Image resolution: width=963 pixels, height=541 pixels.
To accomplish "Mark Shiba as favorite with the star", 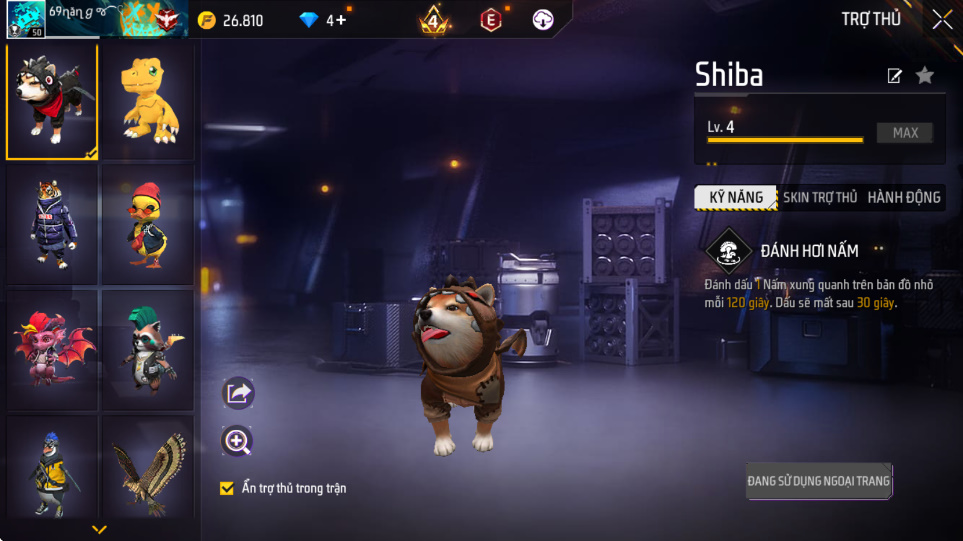I will pyautogui.click(x=925, y=75).
